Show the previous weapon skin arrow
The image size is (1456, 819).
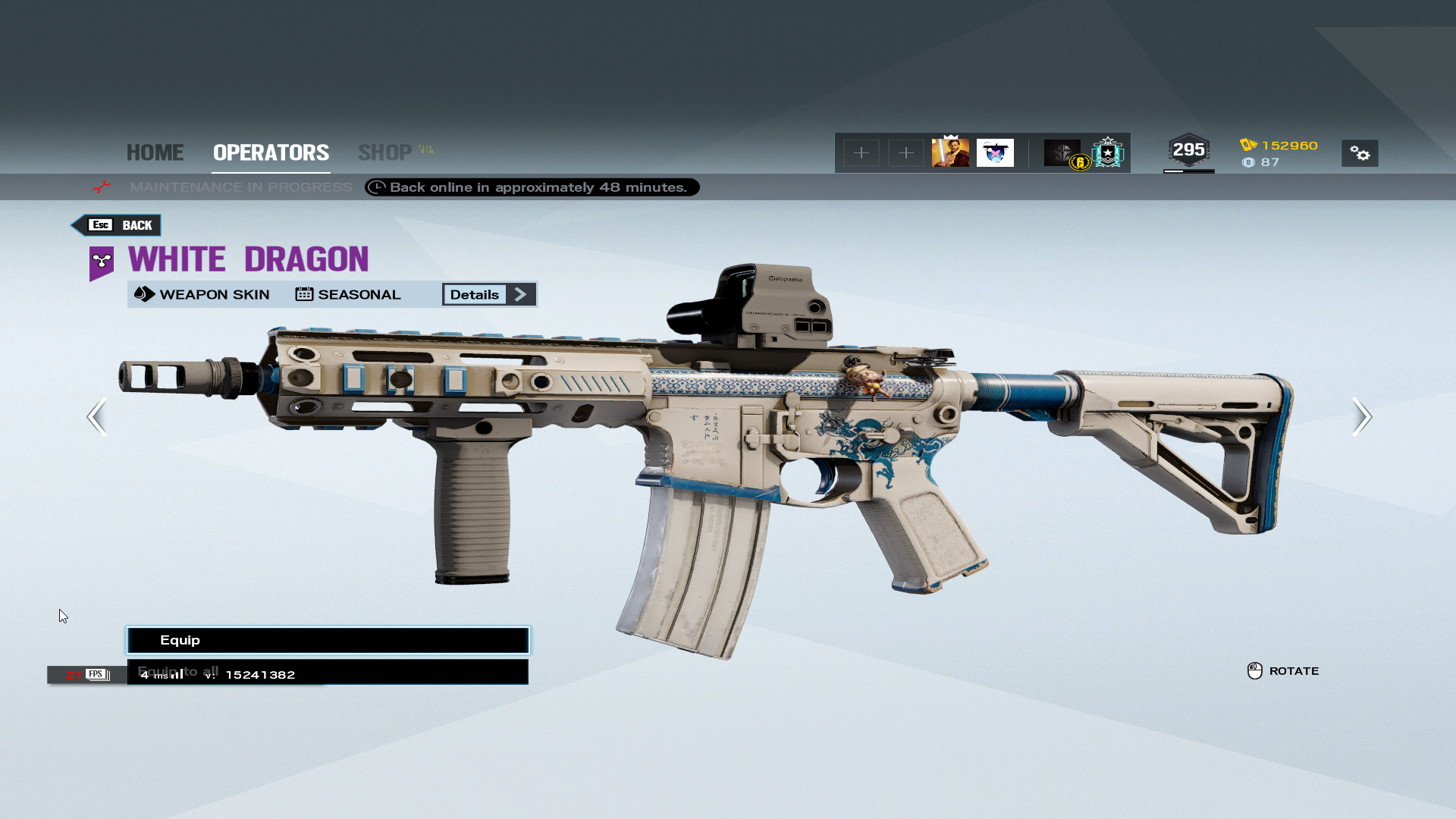(96, 416)
